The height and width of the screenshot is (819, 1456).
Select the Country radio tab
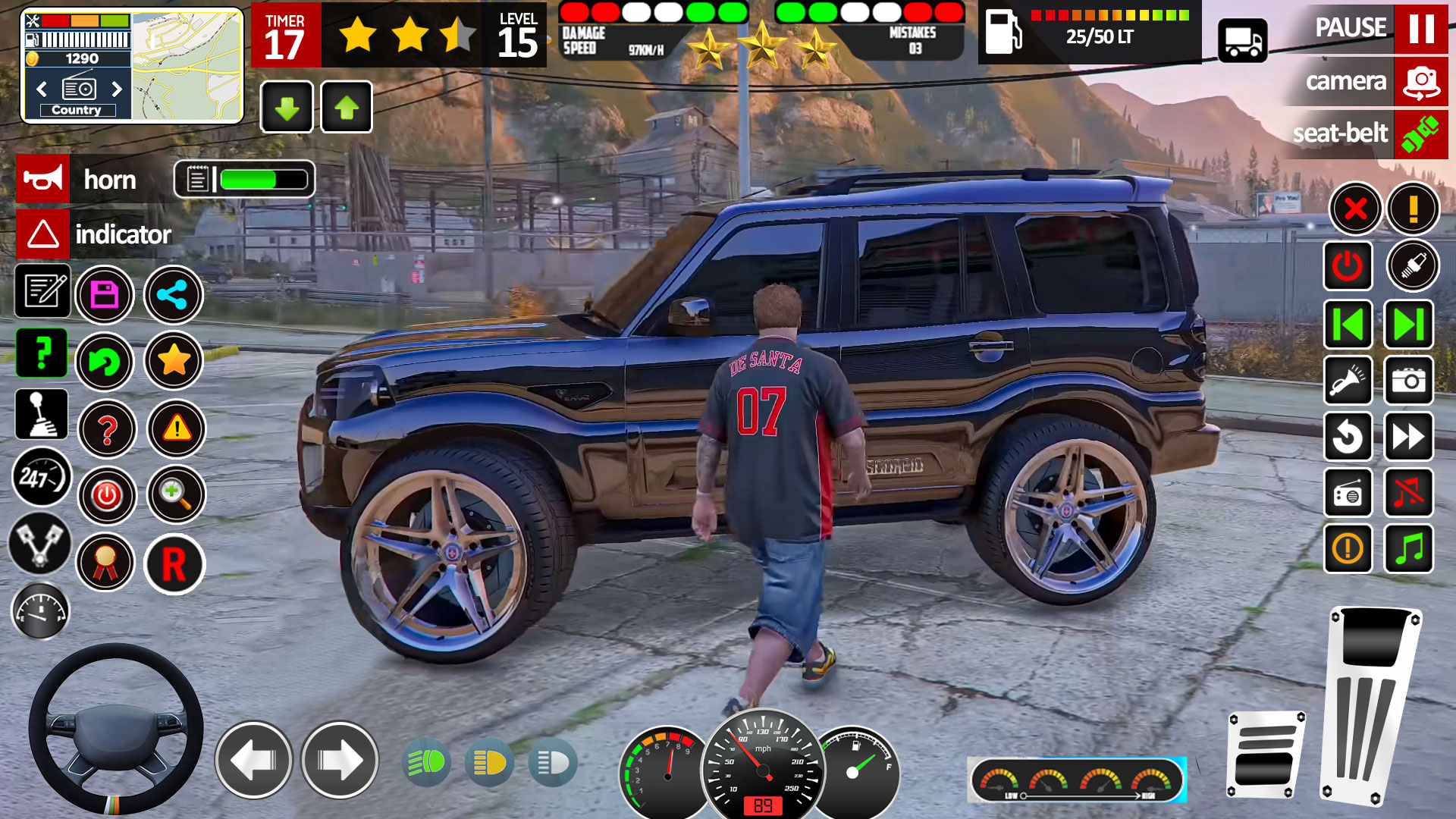tap(79, 109)
